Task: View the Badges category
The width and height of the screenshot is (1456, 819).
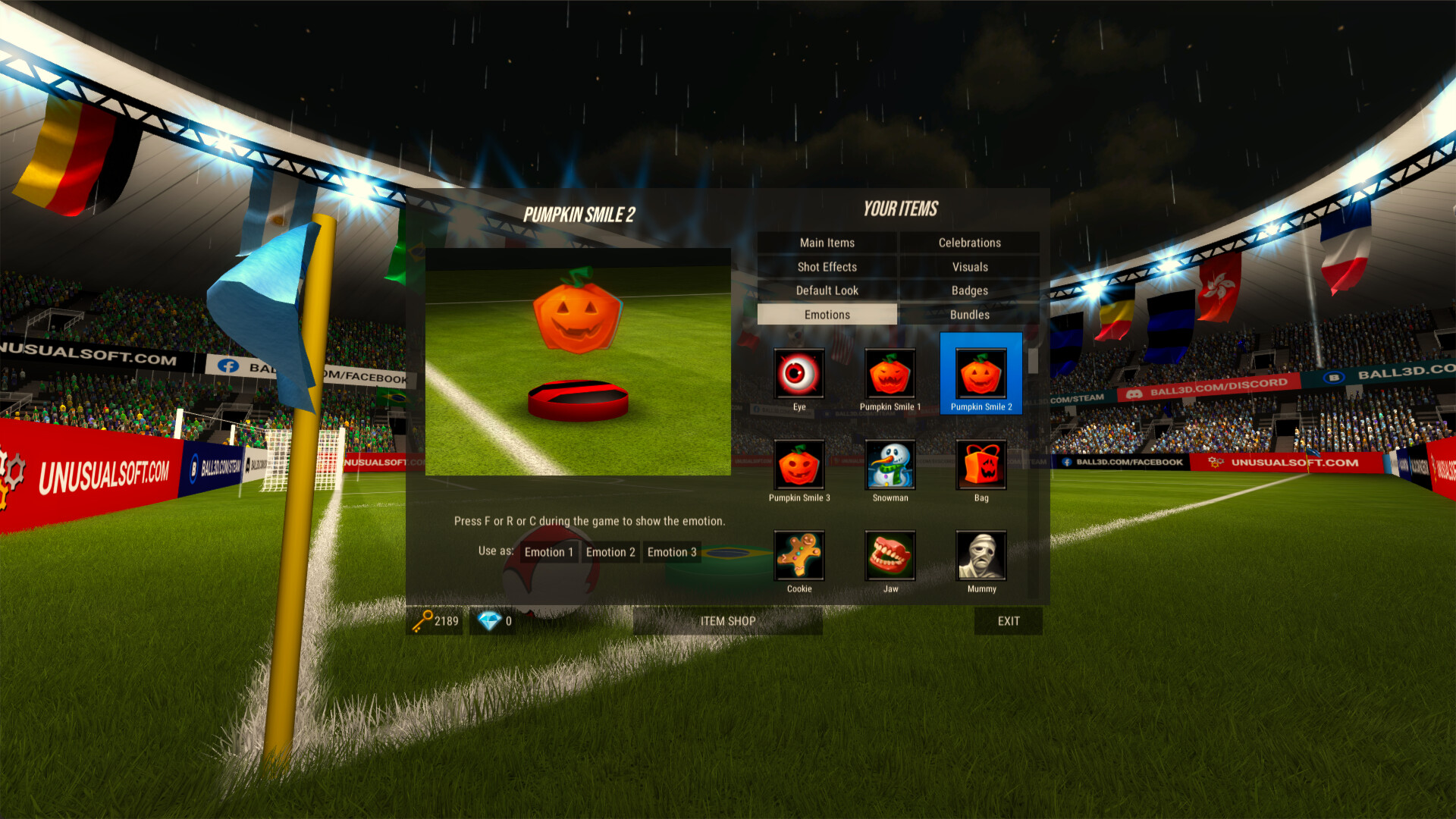Action: [x=970, y=290]
